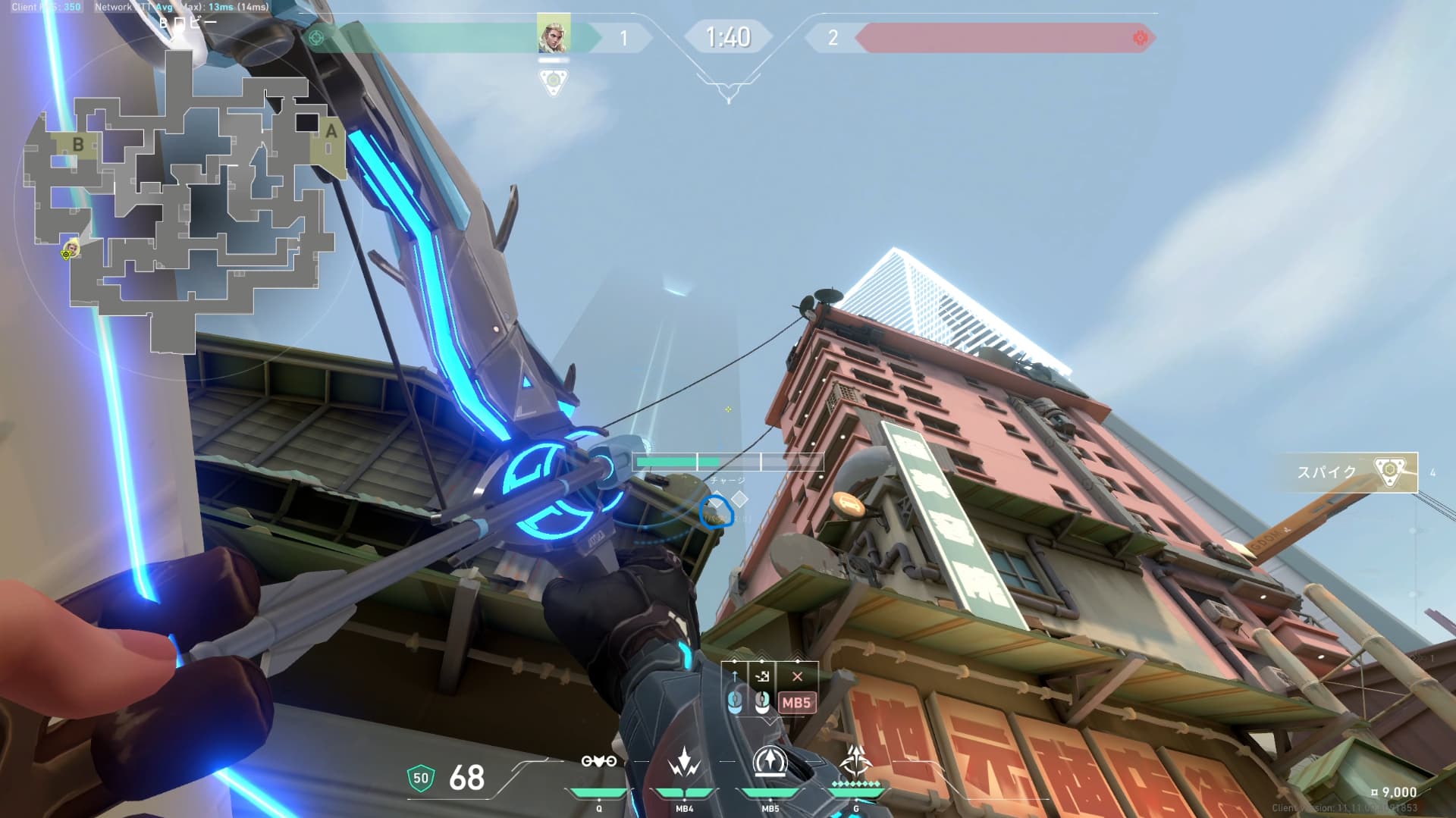Click the A site marker on the minimap
1456x818 pixels.
tap(331, 132)
